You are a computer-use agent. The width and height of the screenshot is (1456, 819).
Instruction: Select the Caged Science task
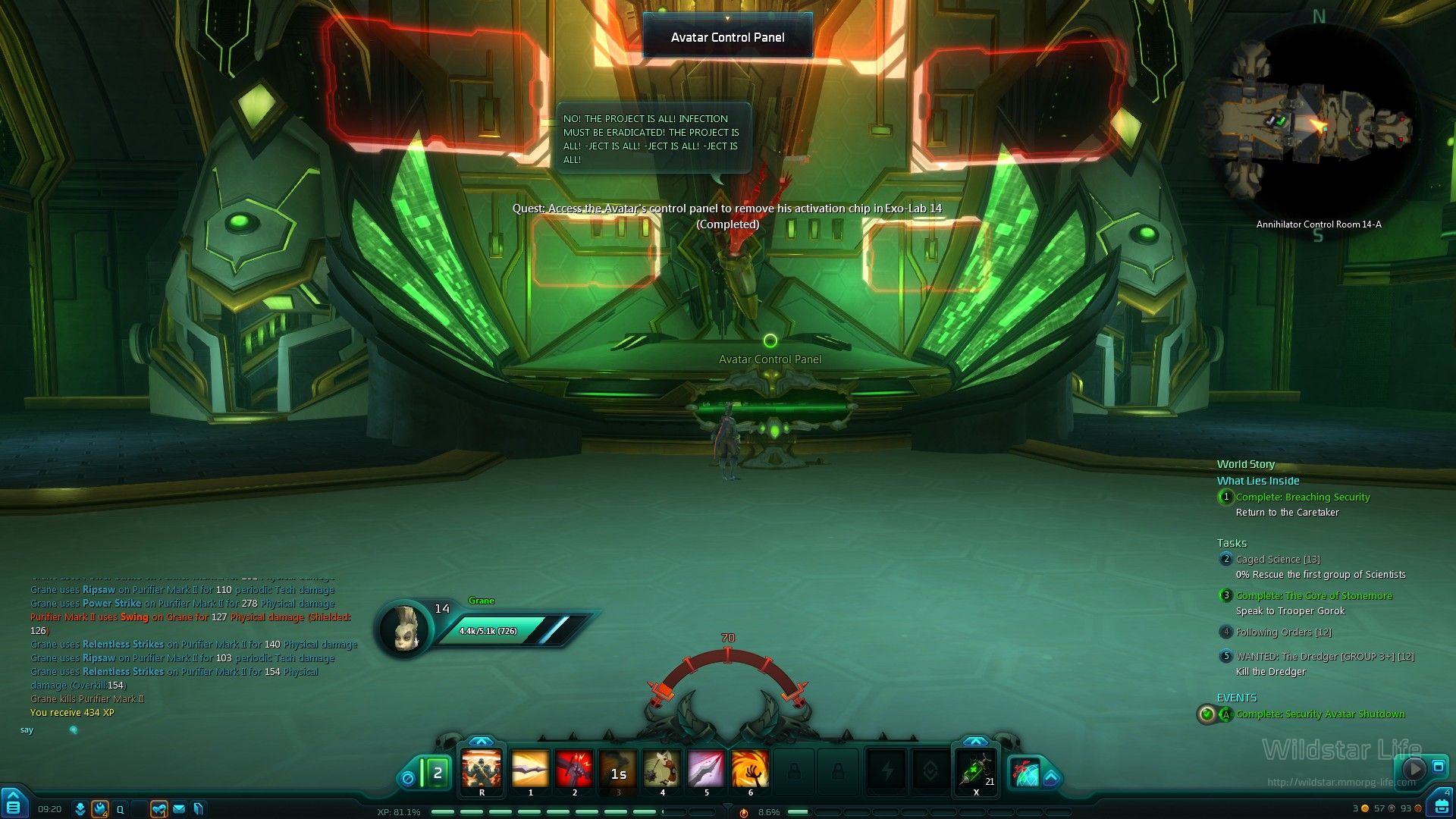(x=1278, y=560)
